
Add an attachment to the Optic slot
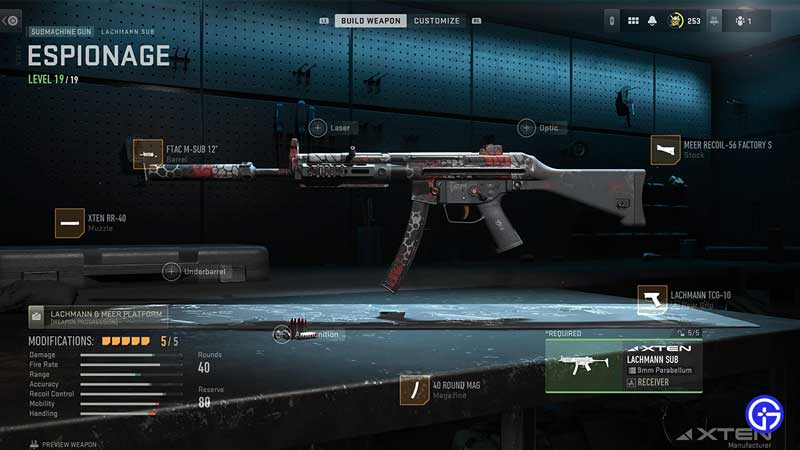[x=526, y=128]
